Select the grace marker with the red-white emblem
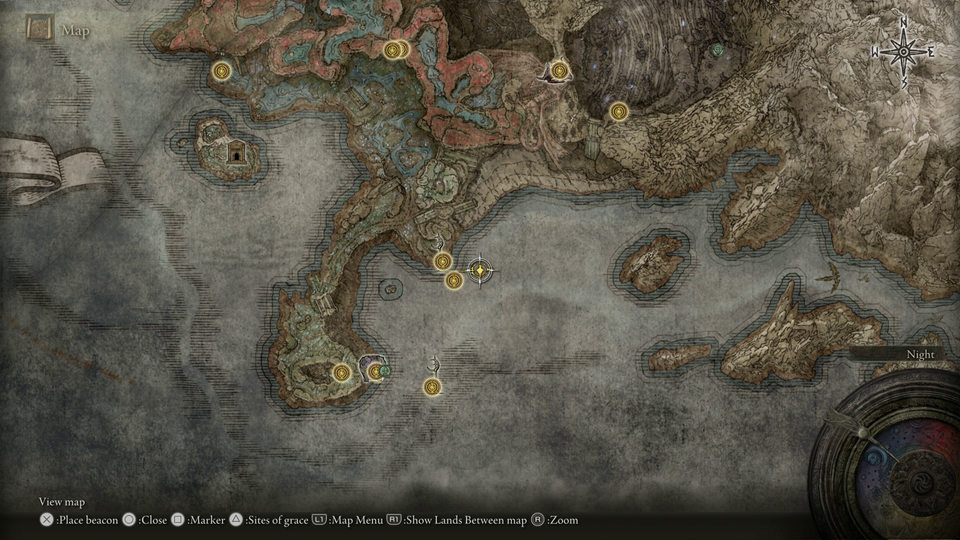The height and width of the screenshot is (540, 960). (559, 71)
